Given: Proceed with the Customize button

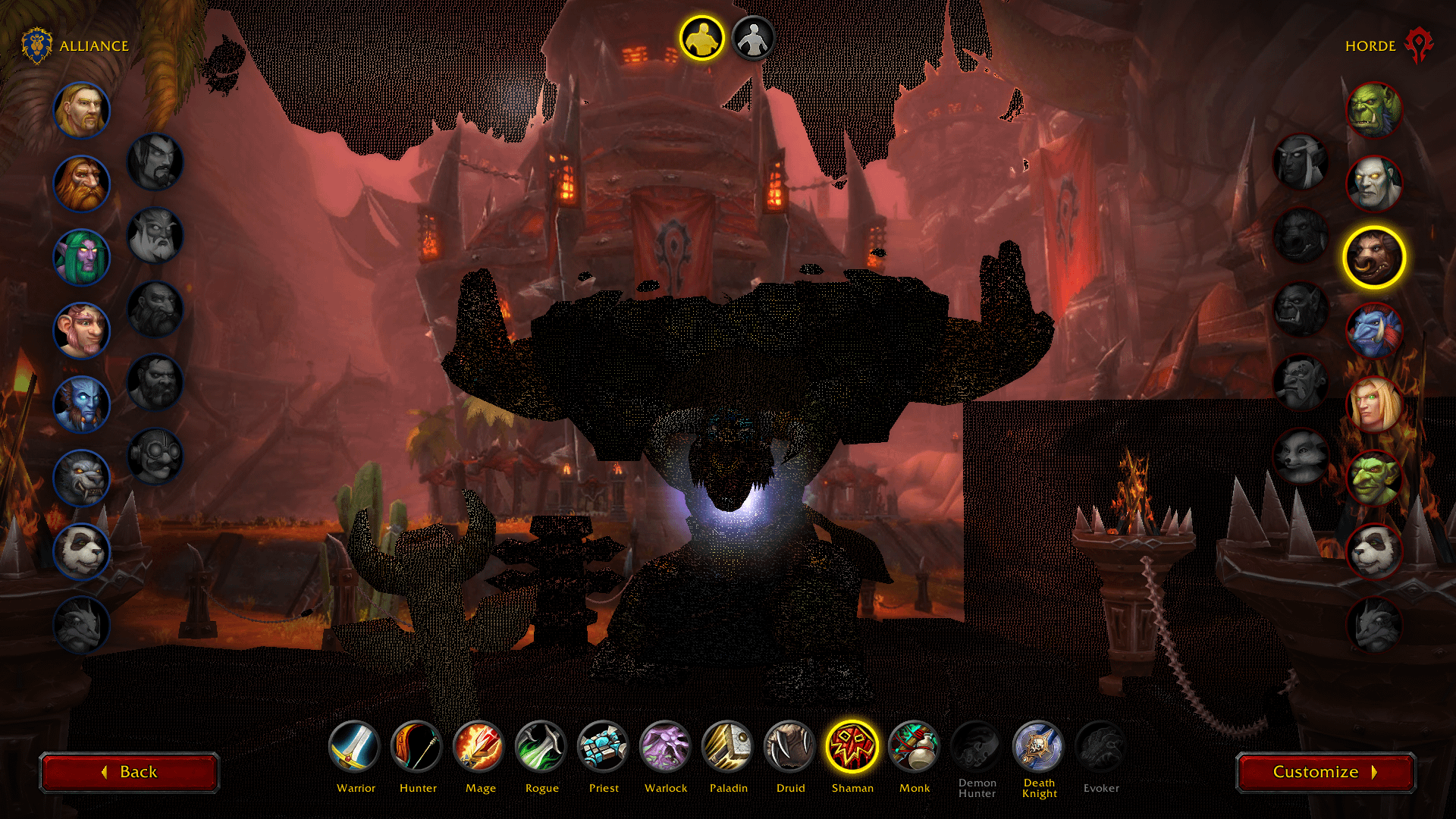Looking at the screenshot, I should [x=1325, y=772].
